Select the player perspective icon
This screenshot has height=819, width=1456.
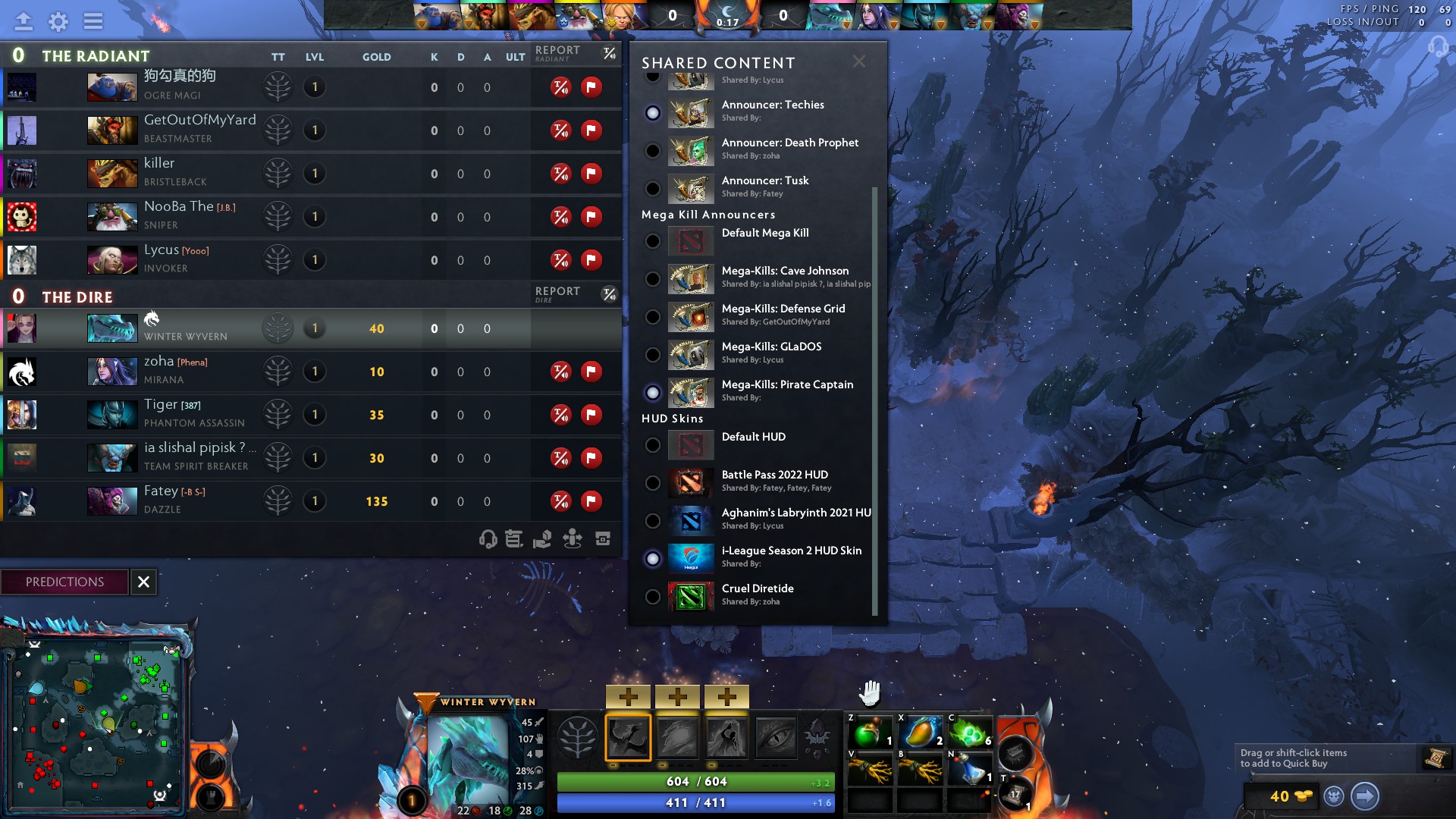point(572,538)
